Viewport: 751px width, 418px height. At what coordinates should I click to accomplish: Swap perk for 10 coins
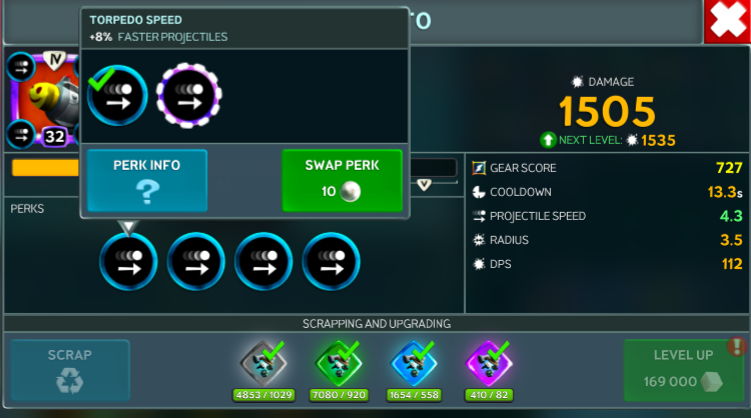pyautogui.click(x=342, y=180)
